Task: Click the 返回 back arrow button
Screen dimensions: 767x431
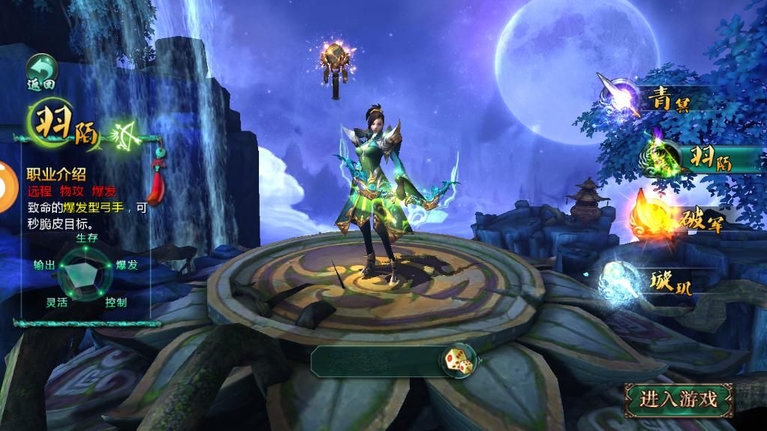Action: click(x=41, y=72)
